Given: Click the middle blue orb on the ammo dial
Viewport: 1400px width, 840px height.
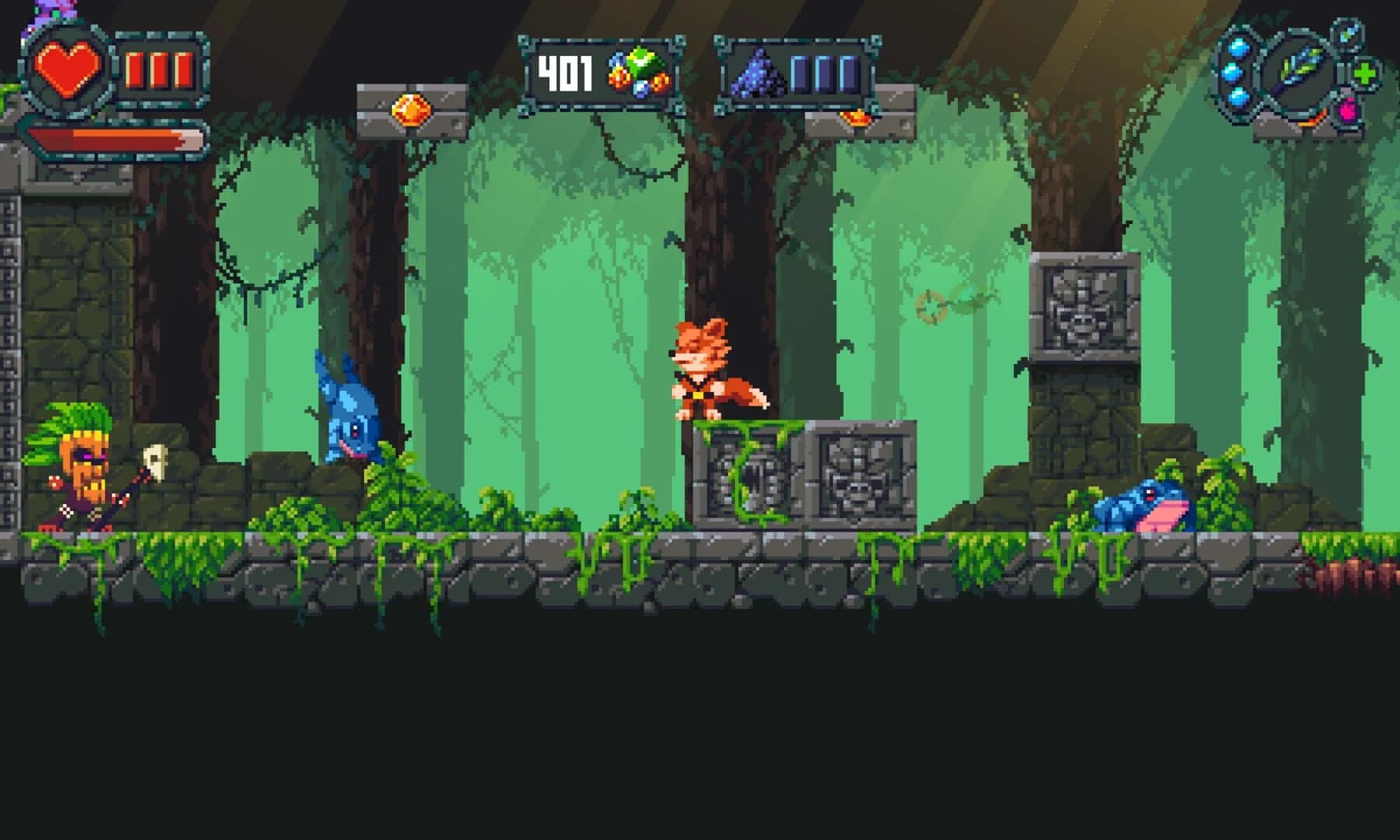Looking at the screenshot, I should click(1232, 75).
